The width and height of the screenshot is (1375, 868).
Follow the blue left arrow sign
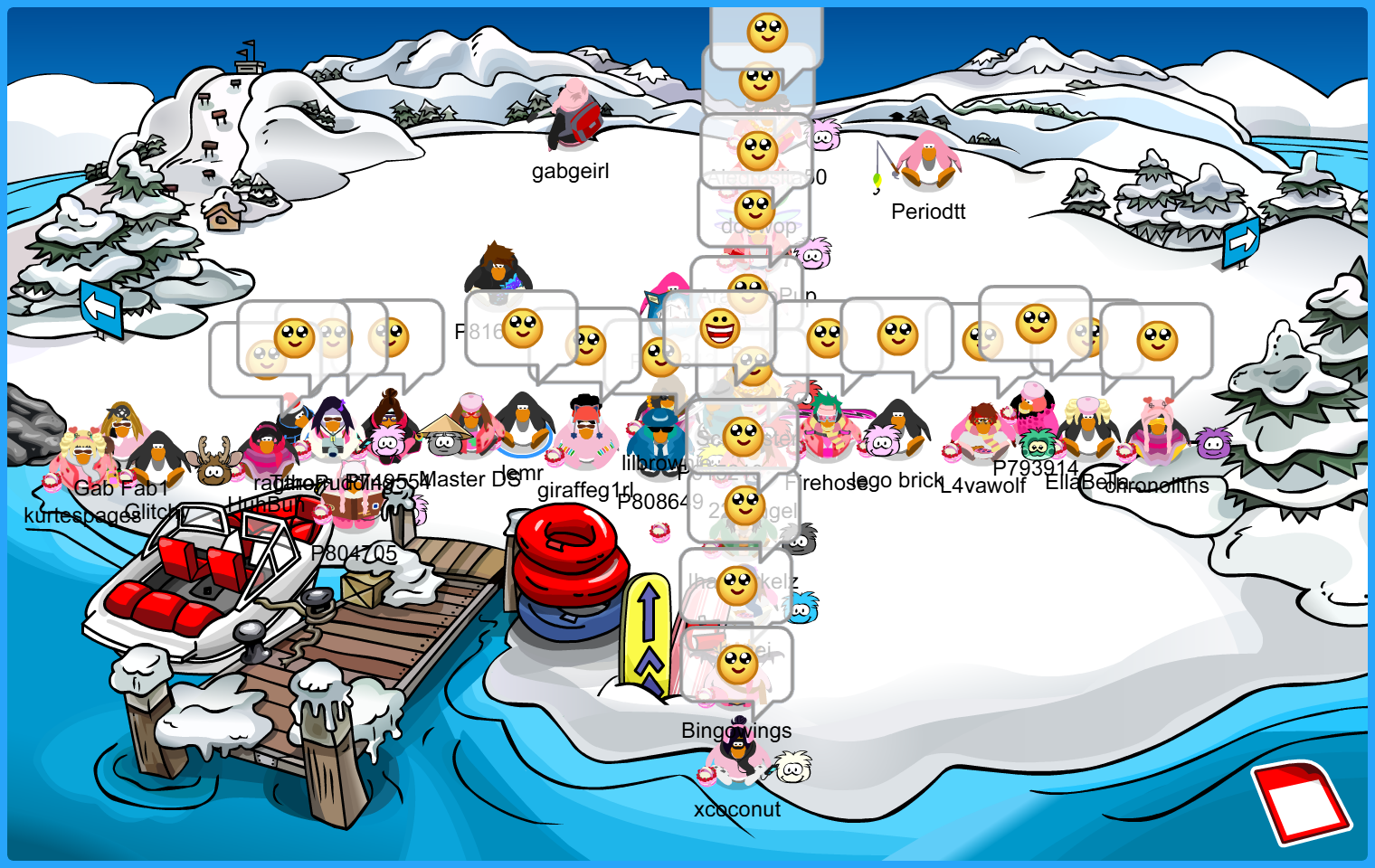100,308
